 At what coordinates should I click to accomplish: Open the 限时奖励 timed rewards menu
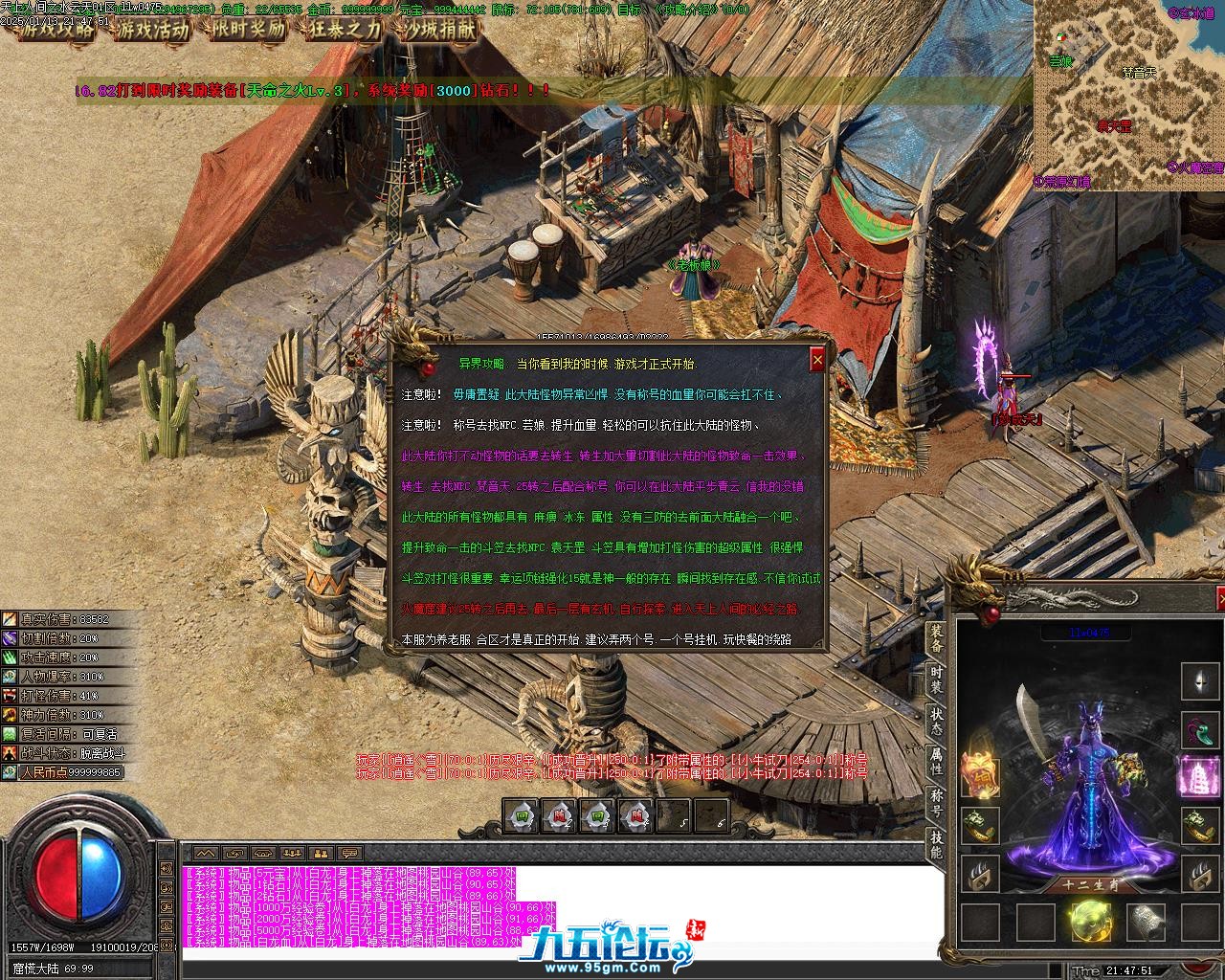pyautogui.click(x=247, y=30)
